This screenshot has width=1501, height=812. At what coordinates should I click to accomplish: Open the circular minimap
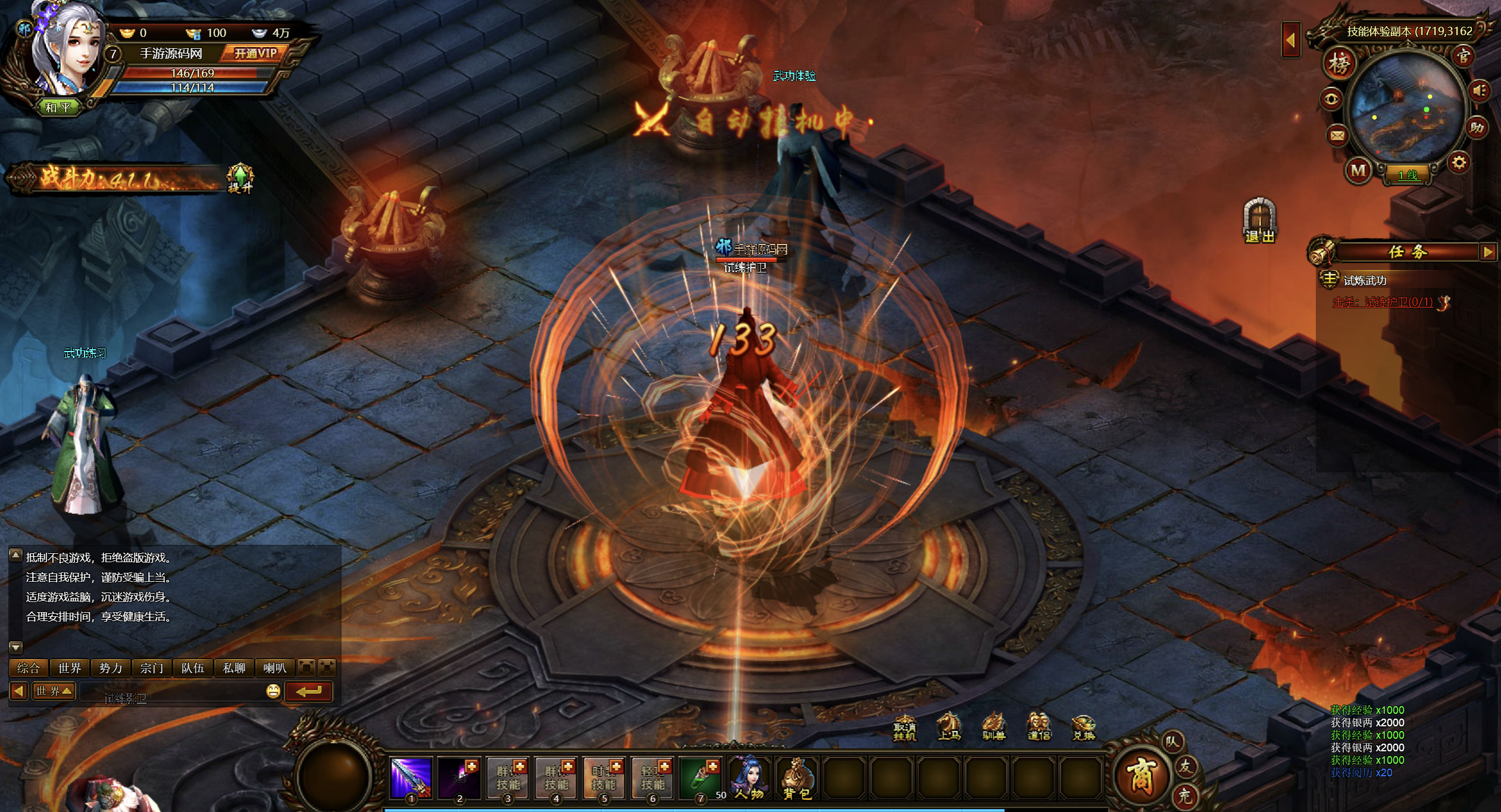[1407, 107]
